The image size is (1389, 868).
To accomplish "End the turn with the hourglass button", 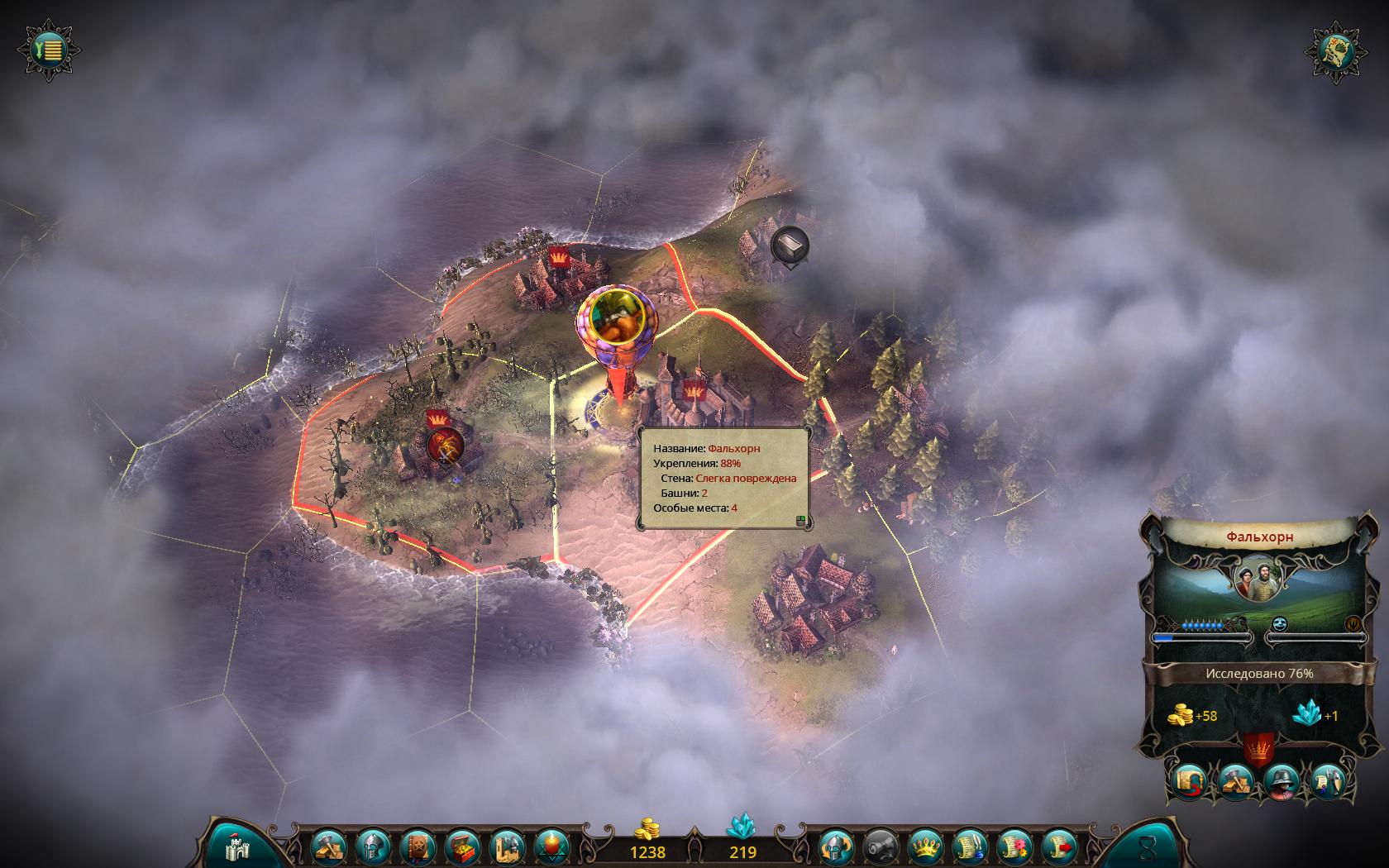I will [1146, 846].
